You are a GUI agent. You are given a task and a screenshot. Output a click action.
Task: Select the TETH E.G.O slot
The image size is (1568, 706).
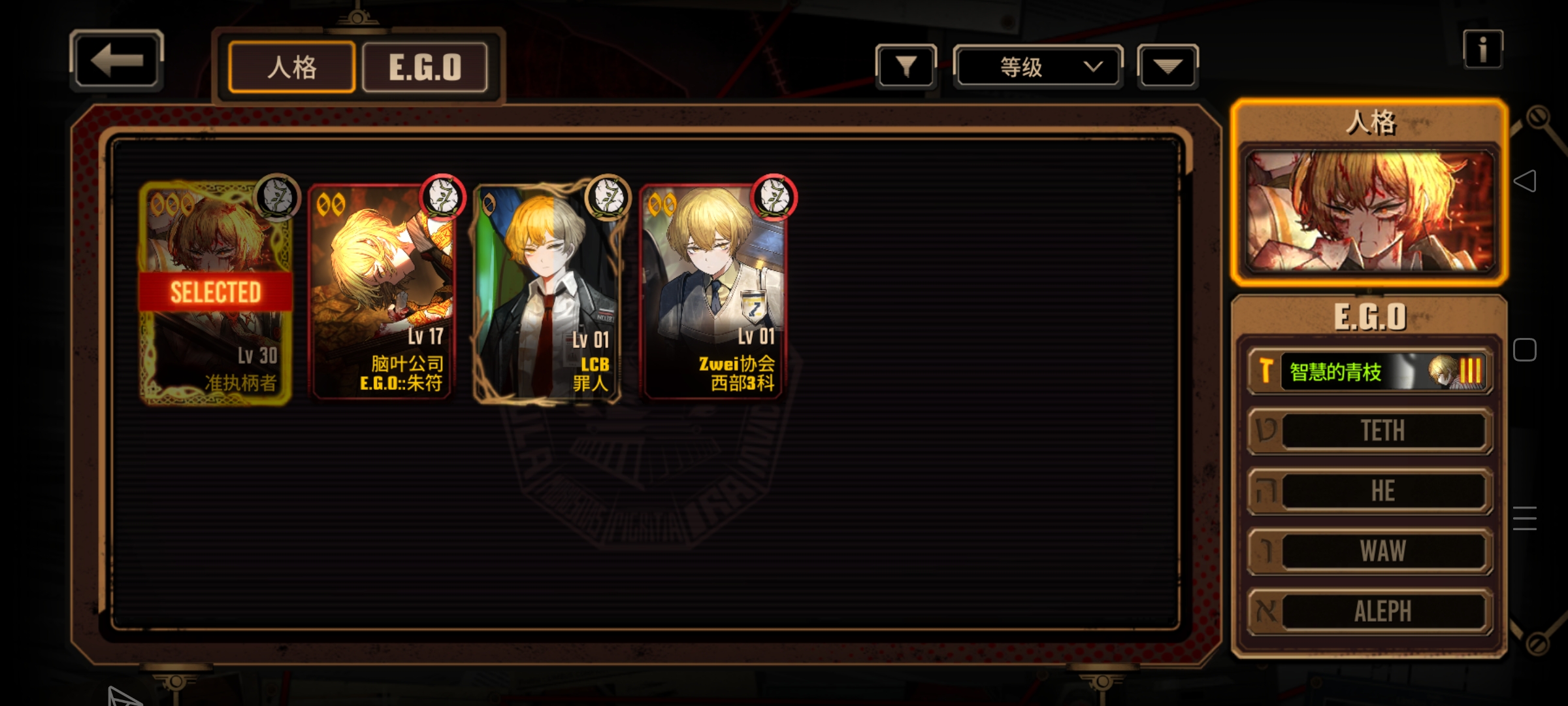point(1370,431)
